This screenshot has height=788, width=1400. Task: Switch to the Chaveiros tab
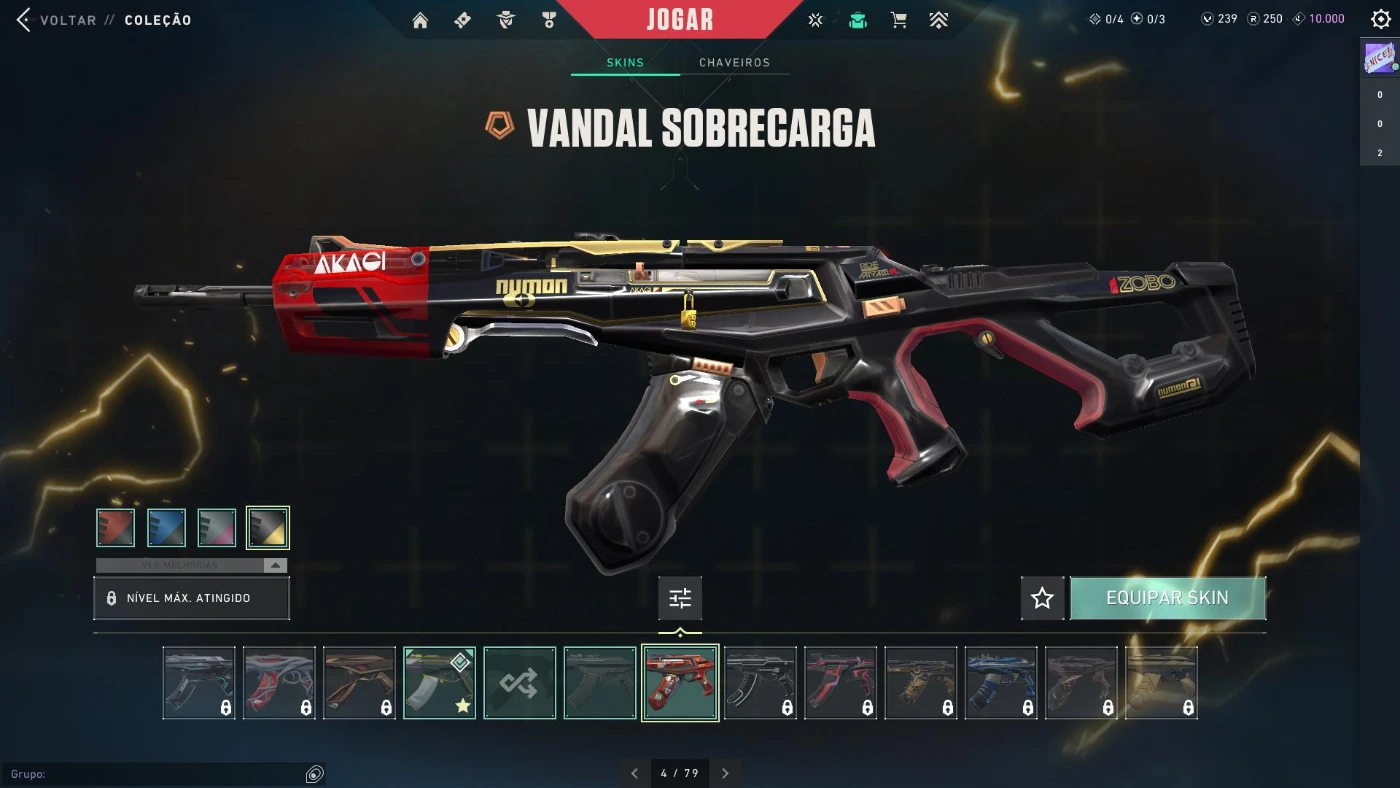[734, 63]
